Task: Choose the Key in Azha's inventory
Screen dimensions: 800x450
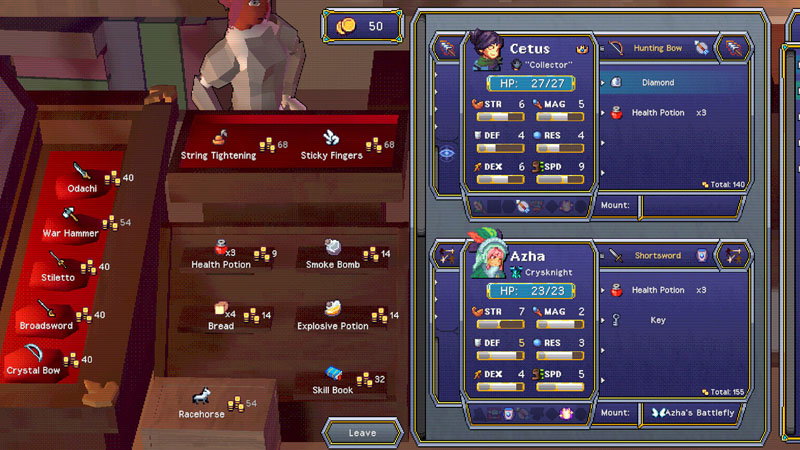Action: [x=657, y=321]
